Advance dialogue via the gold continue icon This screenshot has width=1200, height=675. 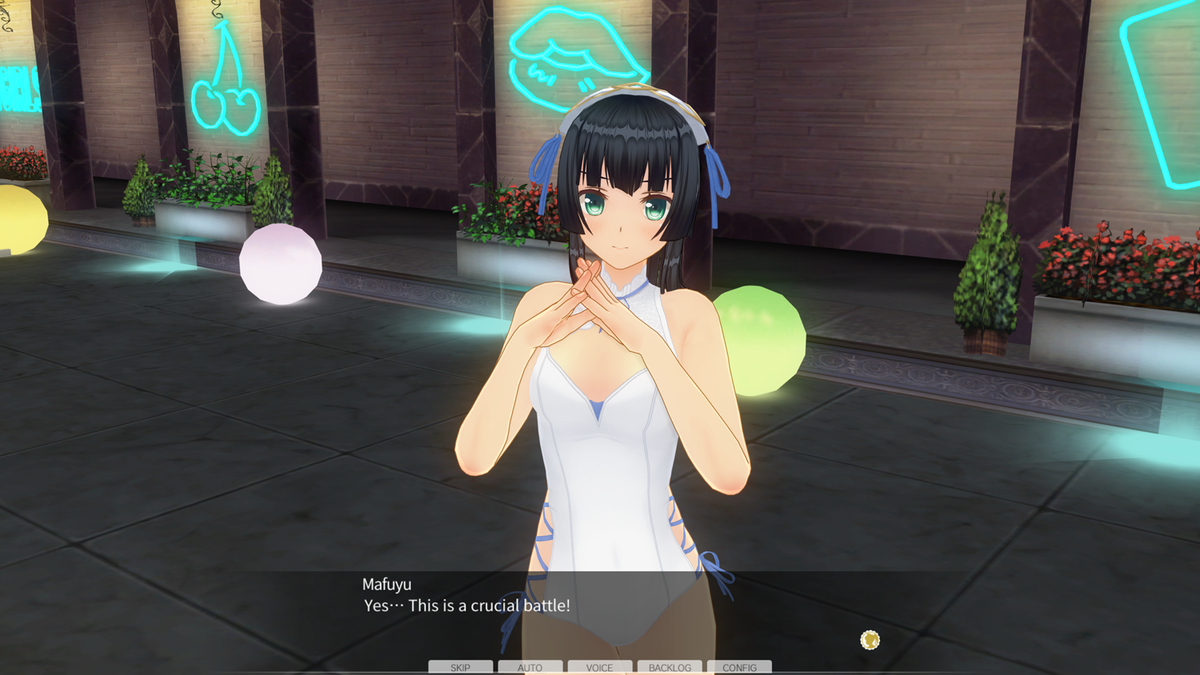click(870, 639)
